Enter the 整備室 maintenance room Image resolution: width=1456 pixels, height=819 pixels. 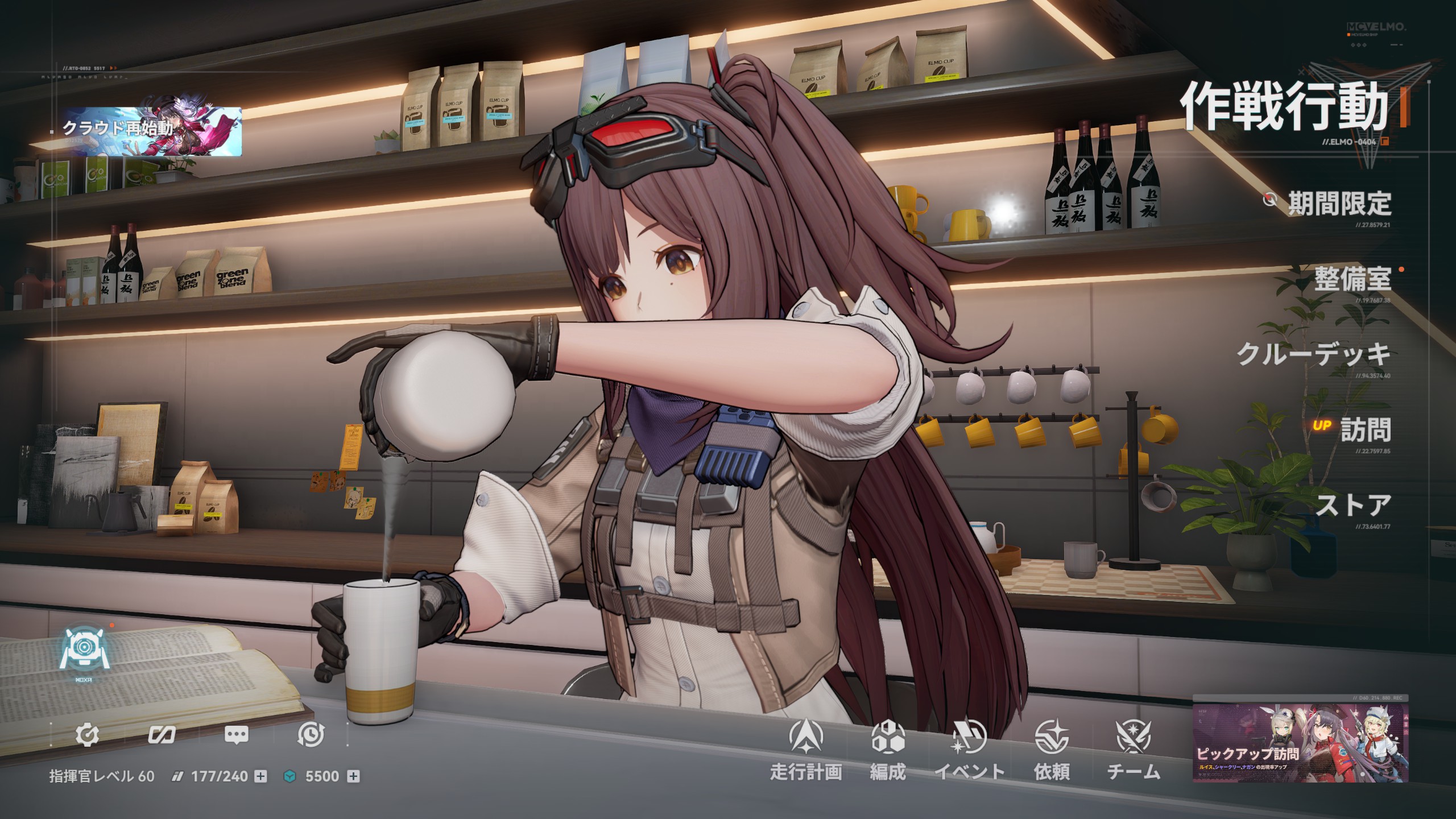coord(1352,279)
